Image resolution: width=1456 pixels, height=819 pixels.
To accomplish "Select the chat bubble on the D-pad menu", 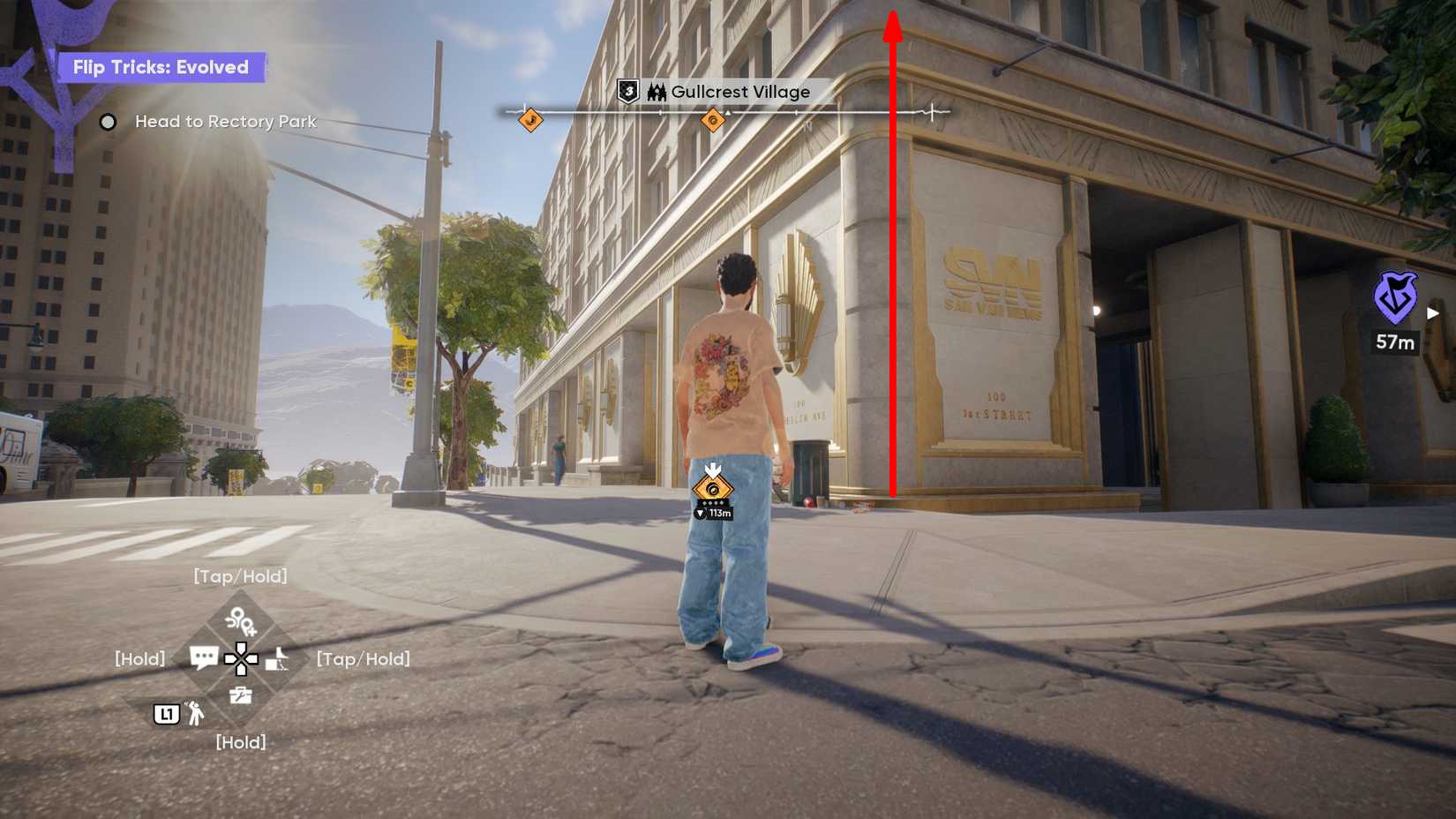I will (x=204, y=657).
